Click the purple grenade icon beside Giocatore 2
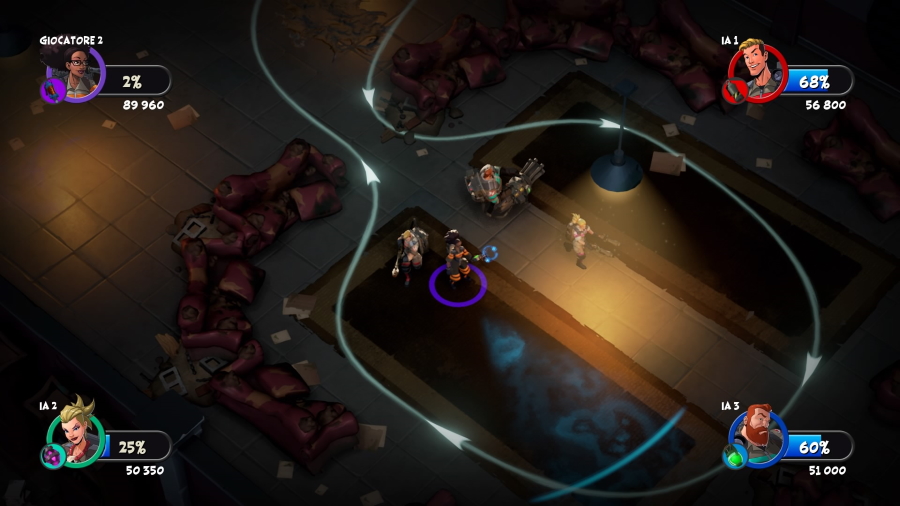This screenshot has height=506, width=900. (x=52, y=90)
